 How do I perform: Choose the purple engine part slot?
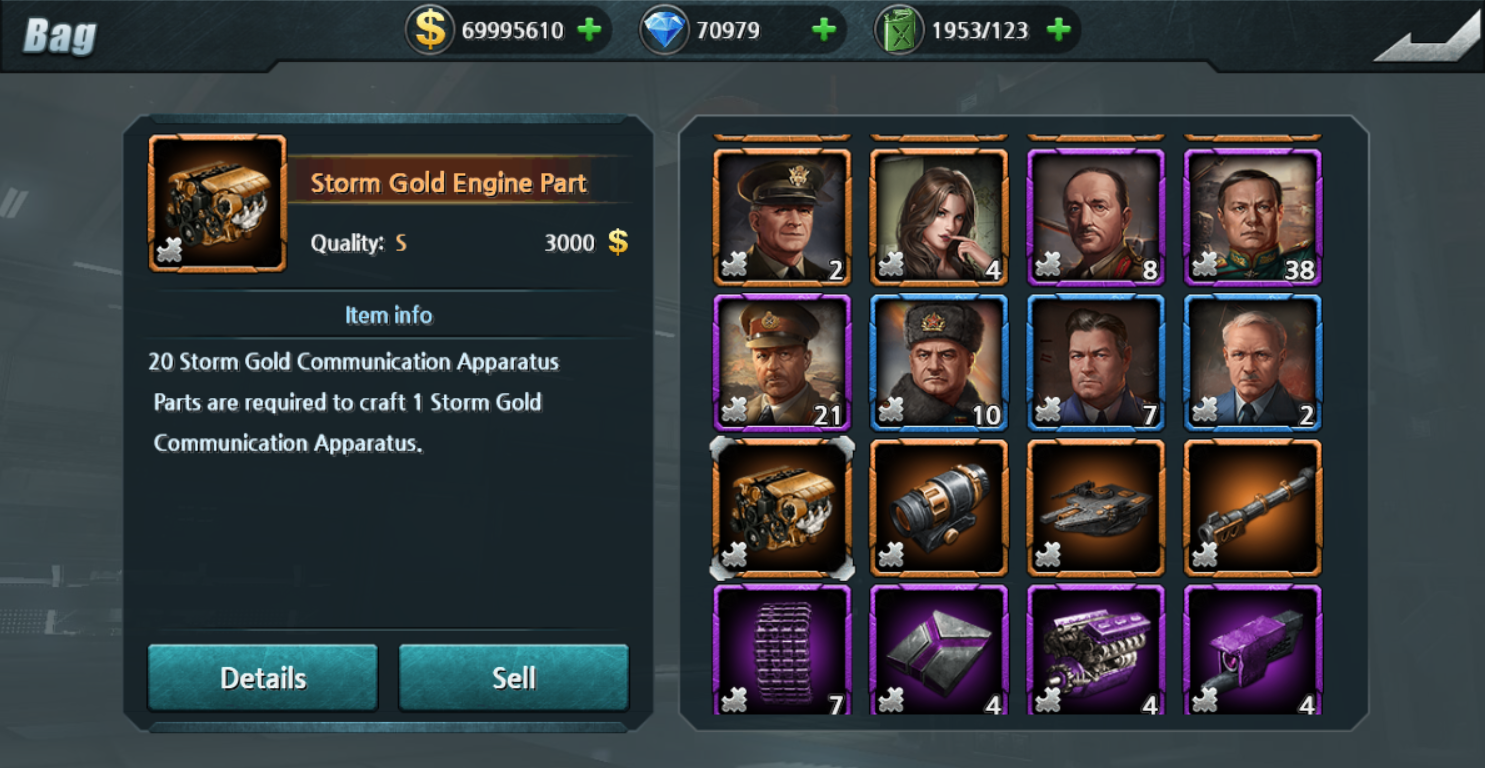tap(1096, 650)
